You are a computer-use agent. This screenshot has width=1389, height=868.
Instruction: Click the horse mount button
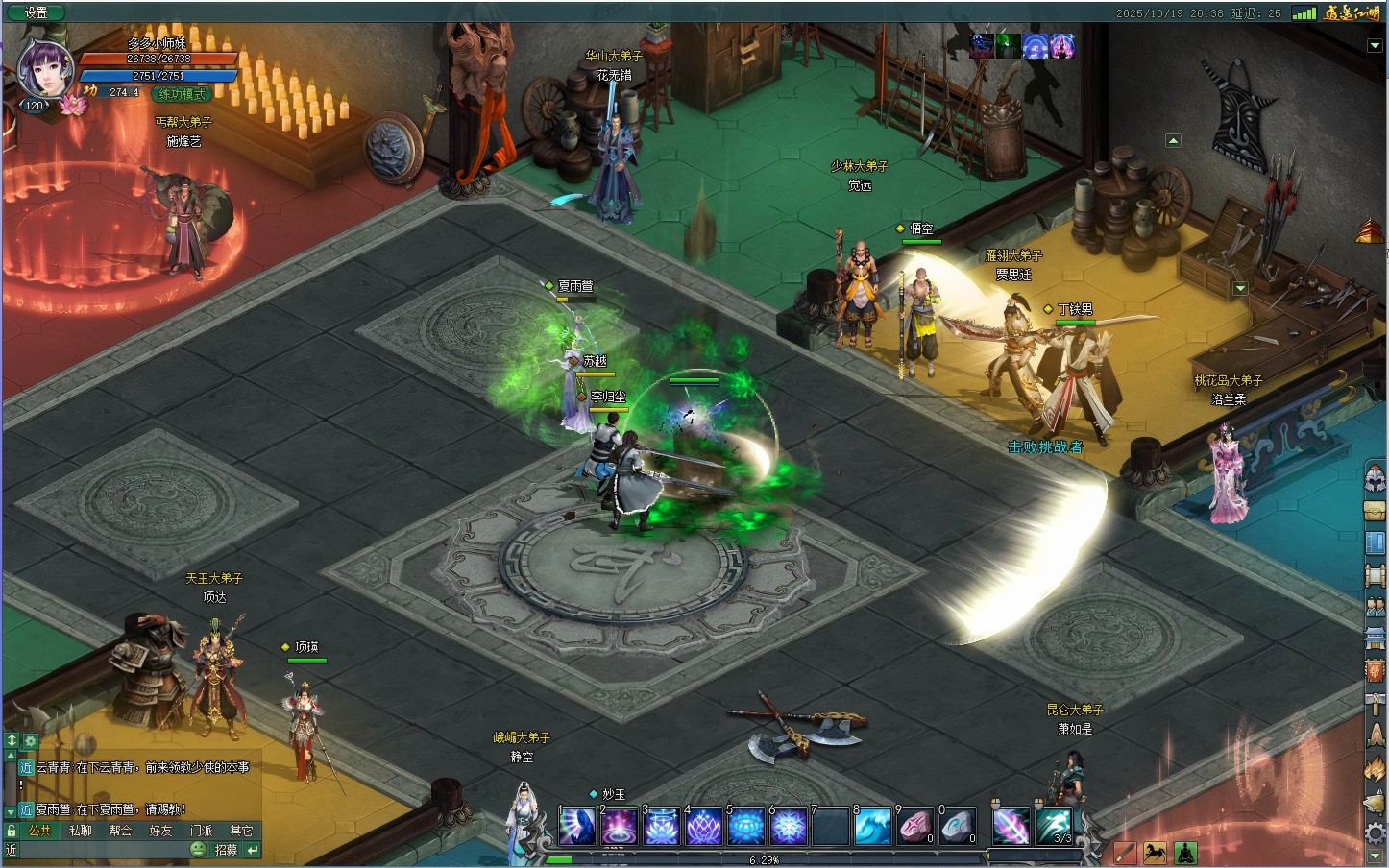[1155, 852]
